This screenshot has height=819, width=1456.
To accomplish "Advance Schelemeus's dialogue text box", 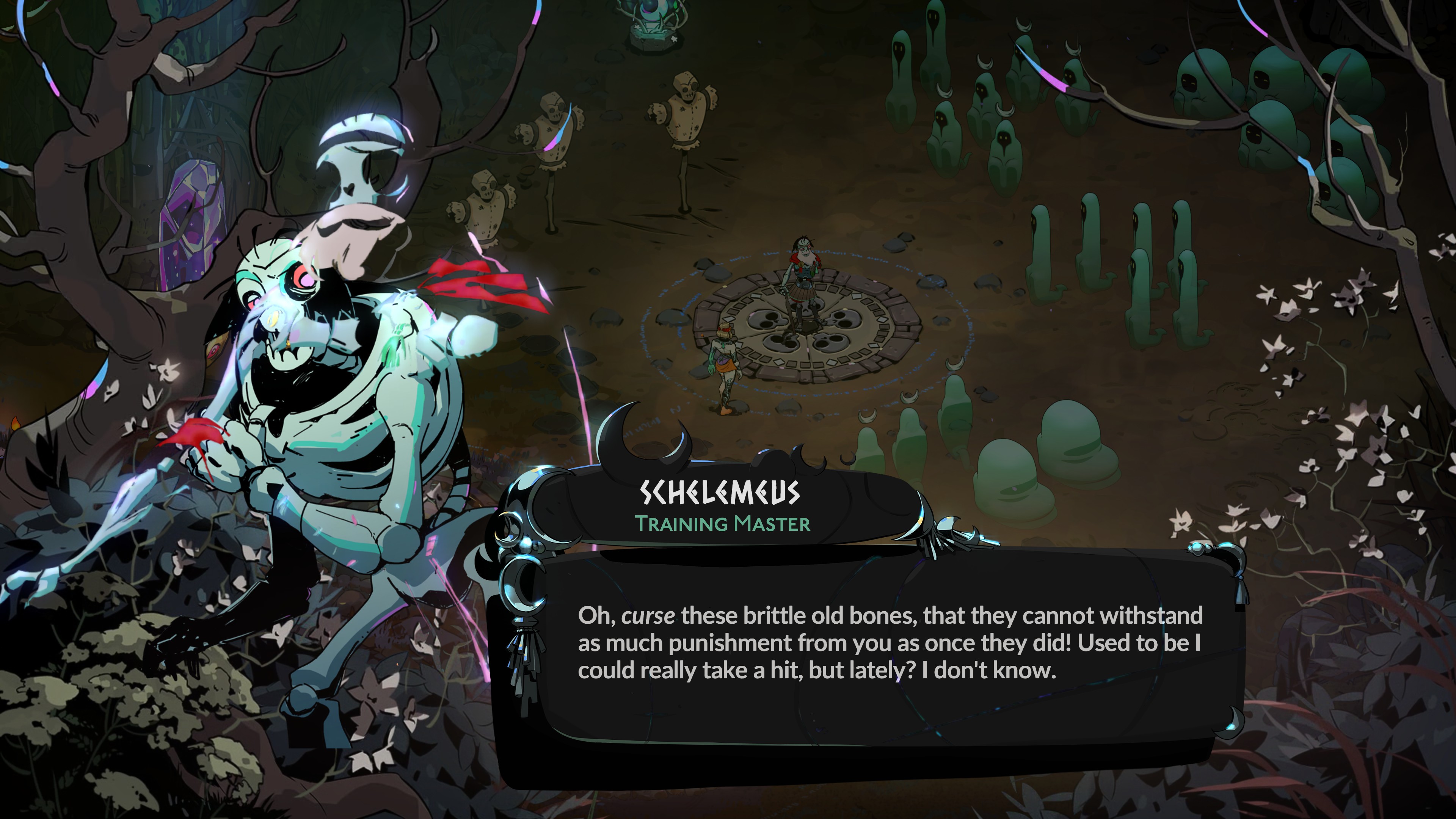I will coord(887,656).
